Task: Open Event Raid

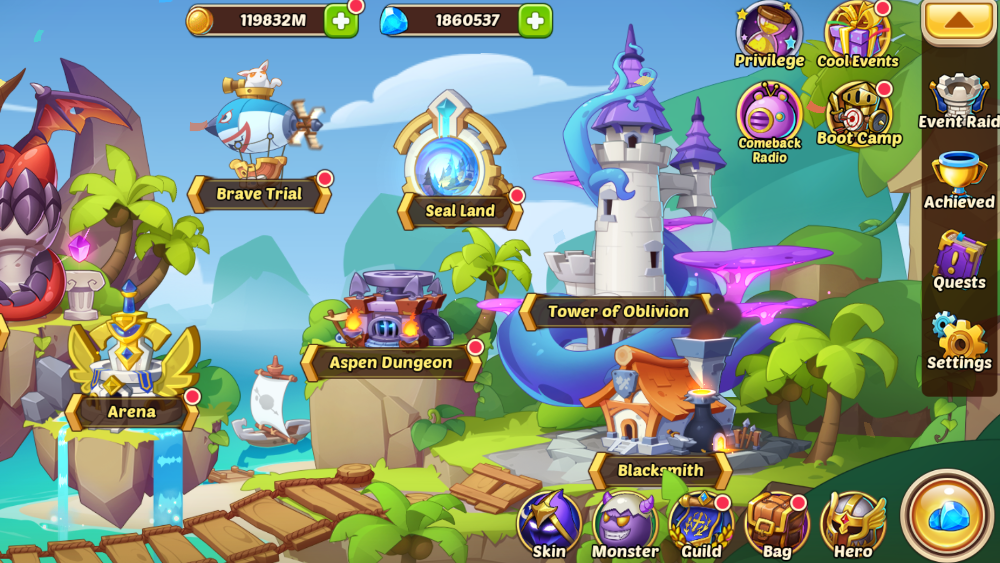Action: coord(959,100)
